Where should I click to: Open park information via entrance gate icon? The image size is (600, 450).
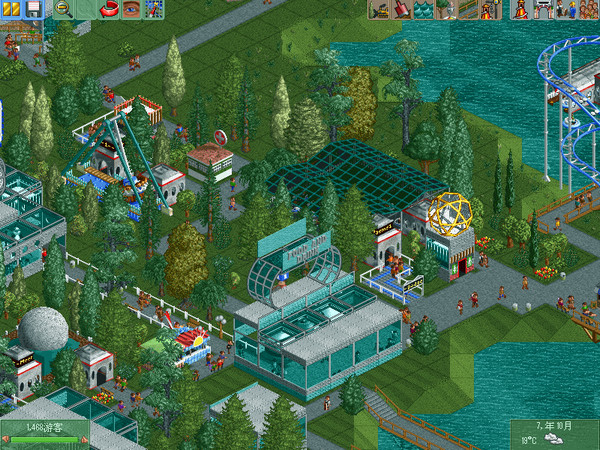(543, 9)
